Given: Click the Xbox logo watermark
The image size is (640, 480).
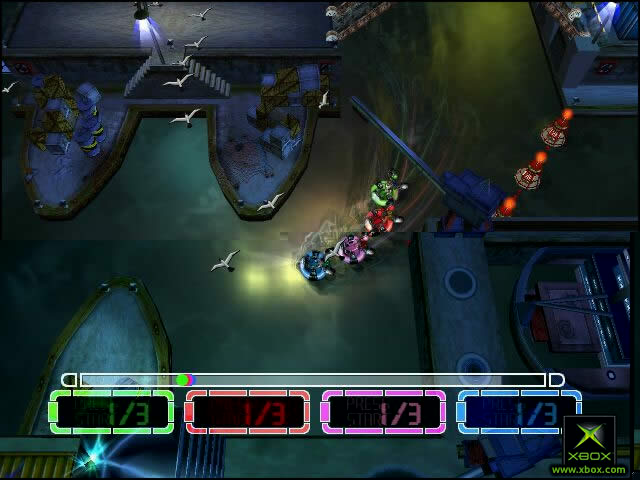Looking at the screenshot, I should (588, 440).
